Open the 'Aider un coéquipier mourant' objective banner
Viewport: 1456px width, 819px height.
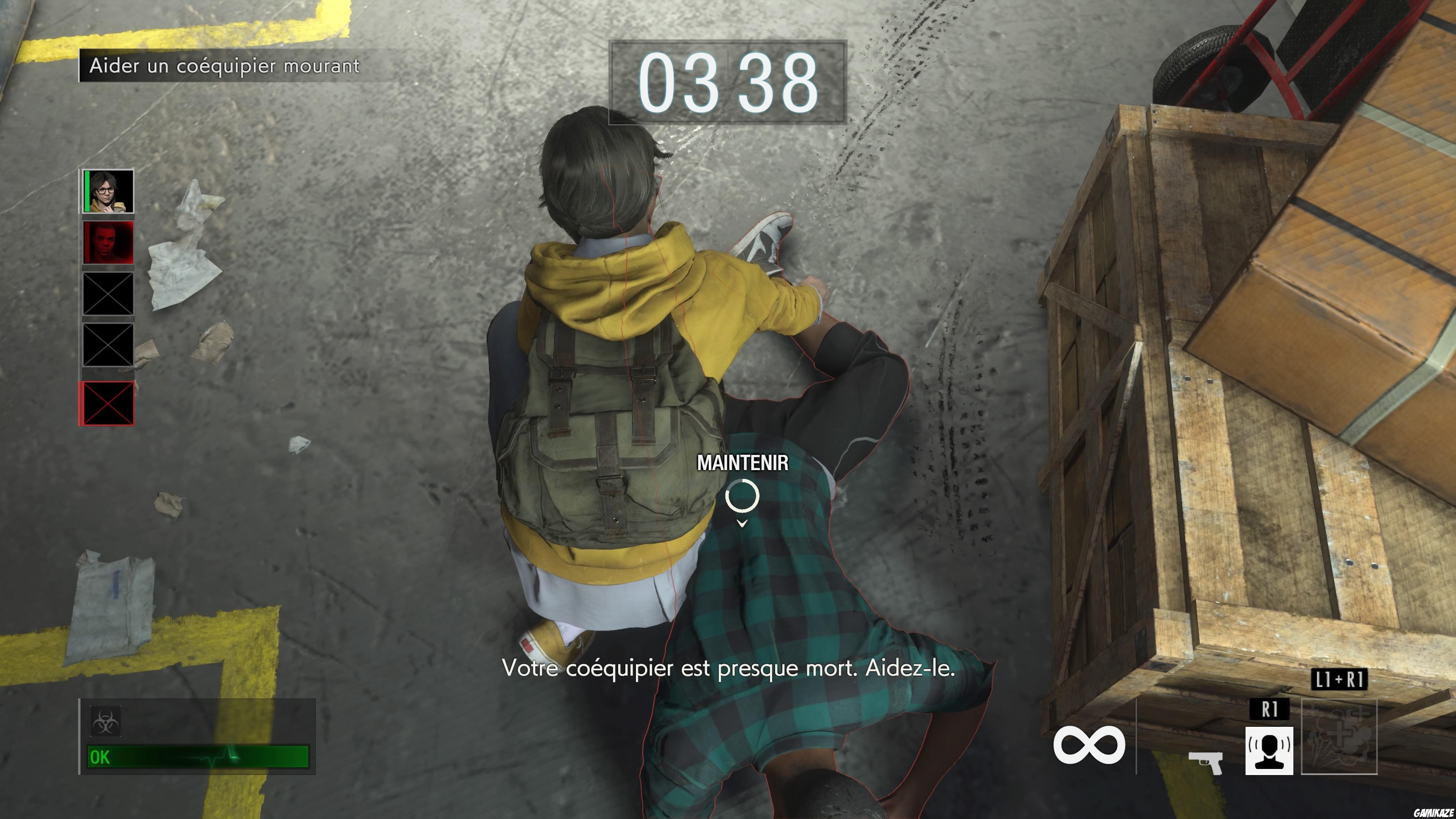223,66
